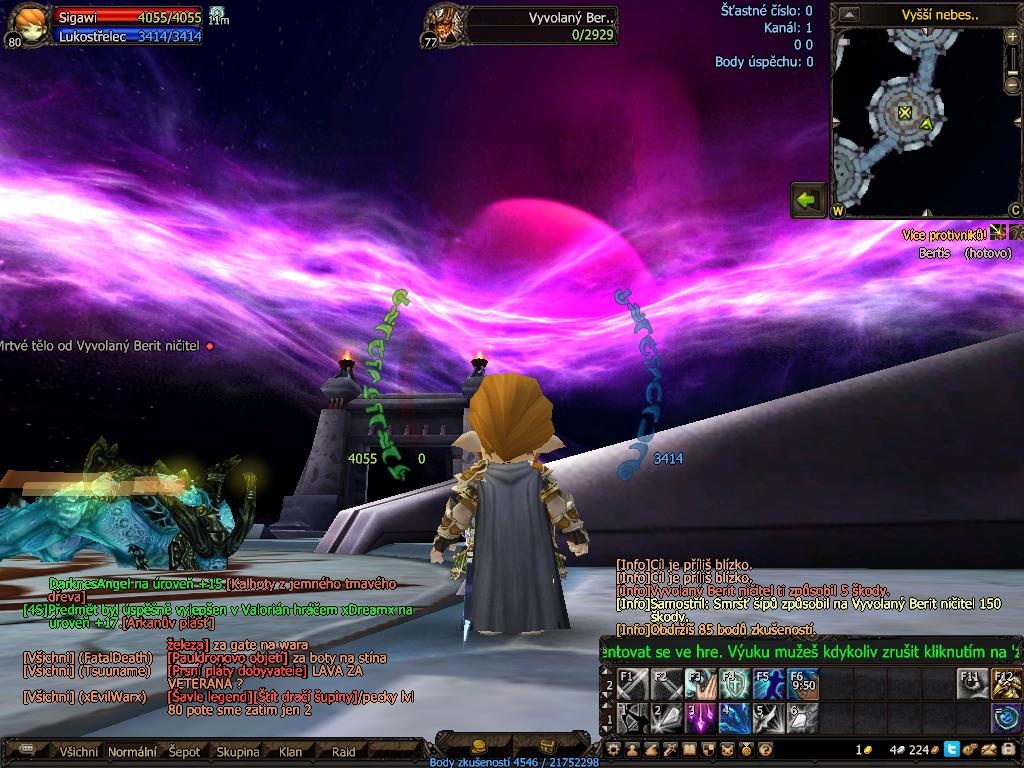Image resolution: width=1024 pixels, height=768 pixels.
Task: Activate the F4 shield skill
Action: point(734,684)
